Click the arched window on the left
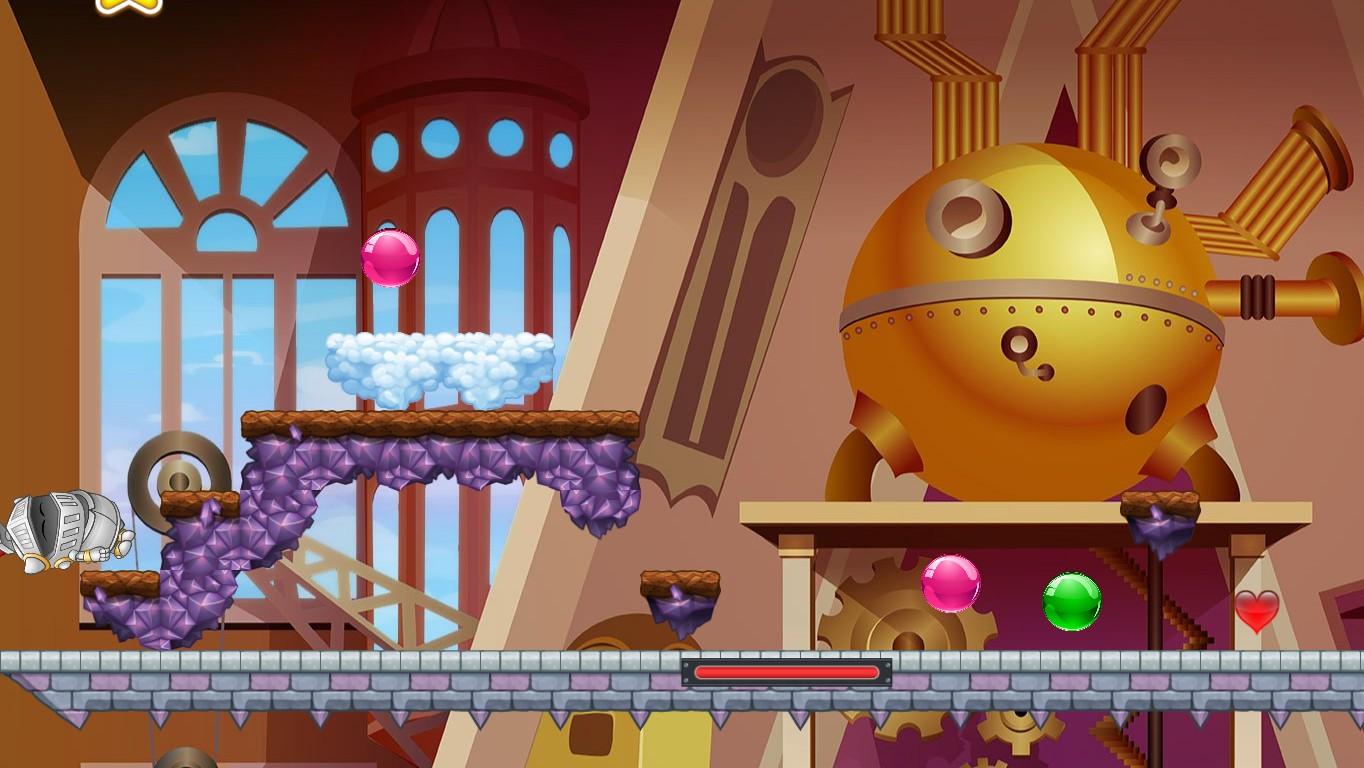This screenshot has height=768, width=1364. coord(200,250)
